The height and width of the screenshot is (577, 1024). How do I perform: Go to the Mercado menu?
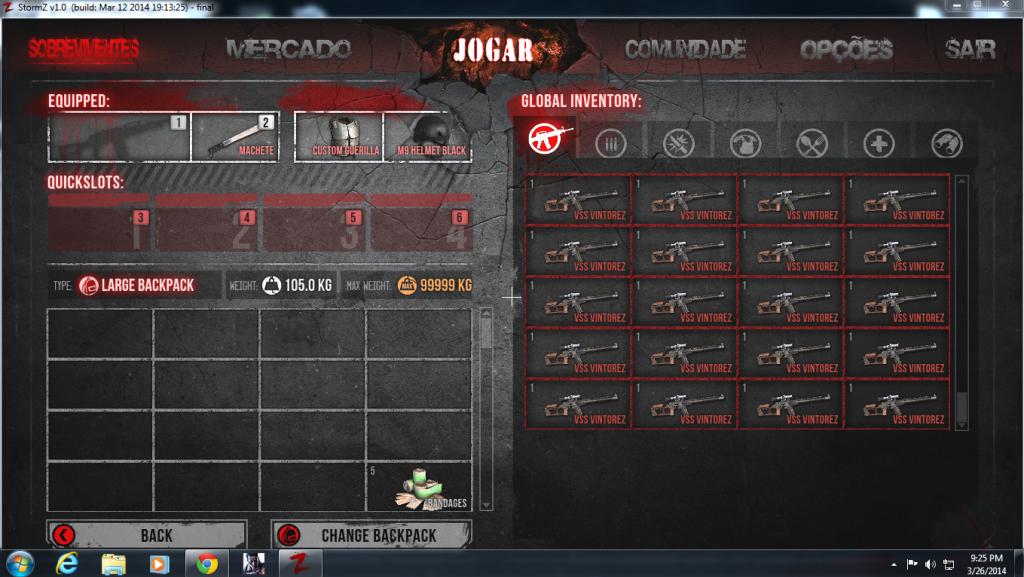pos(288,49)
